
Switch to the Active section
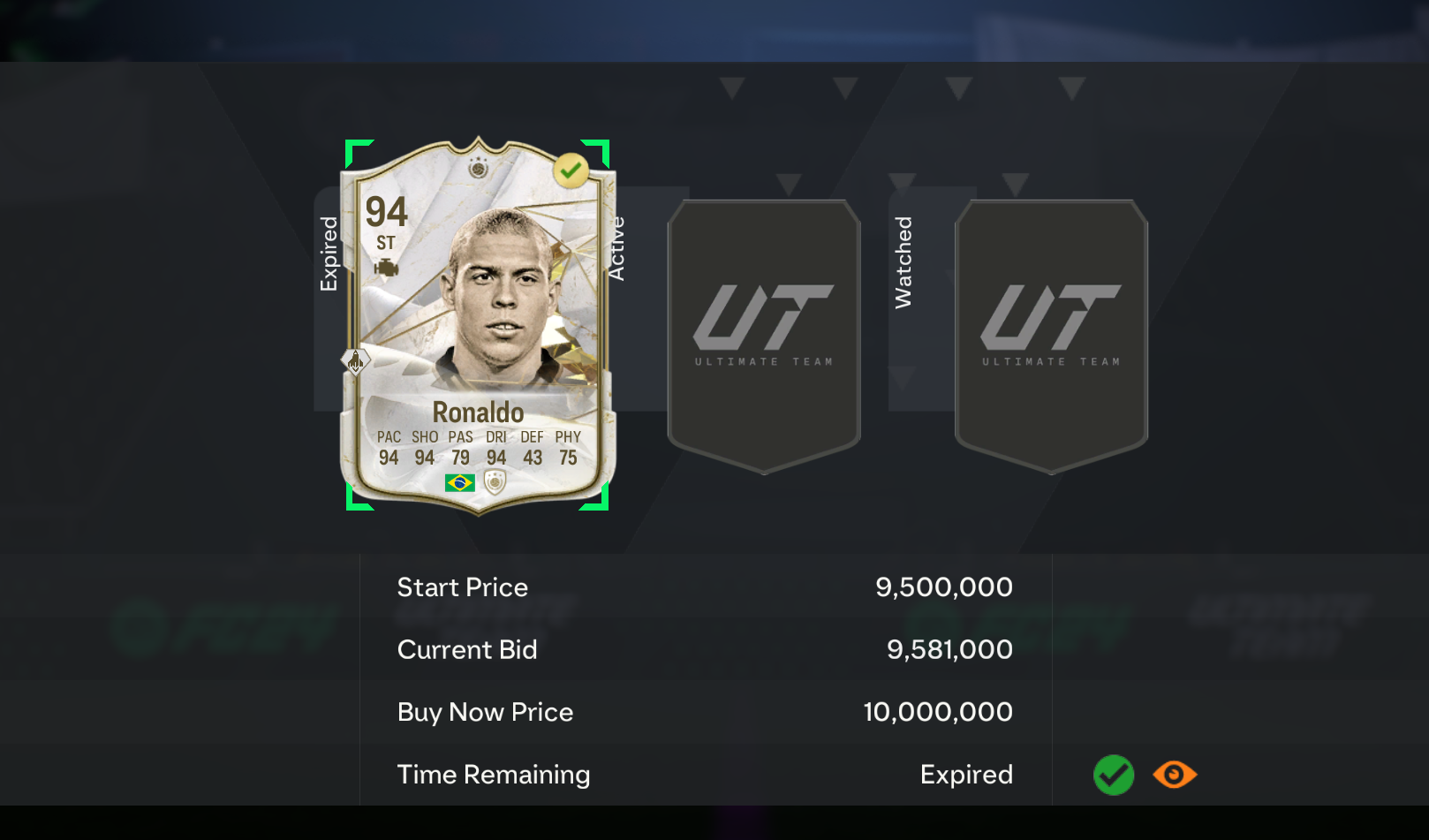click(616, 248)
